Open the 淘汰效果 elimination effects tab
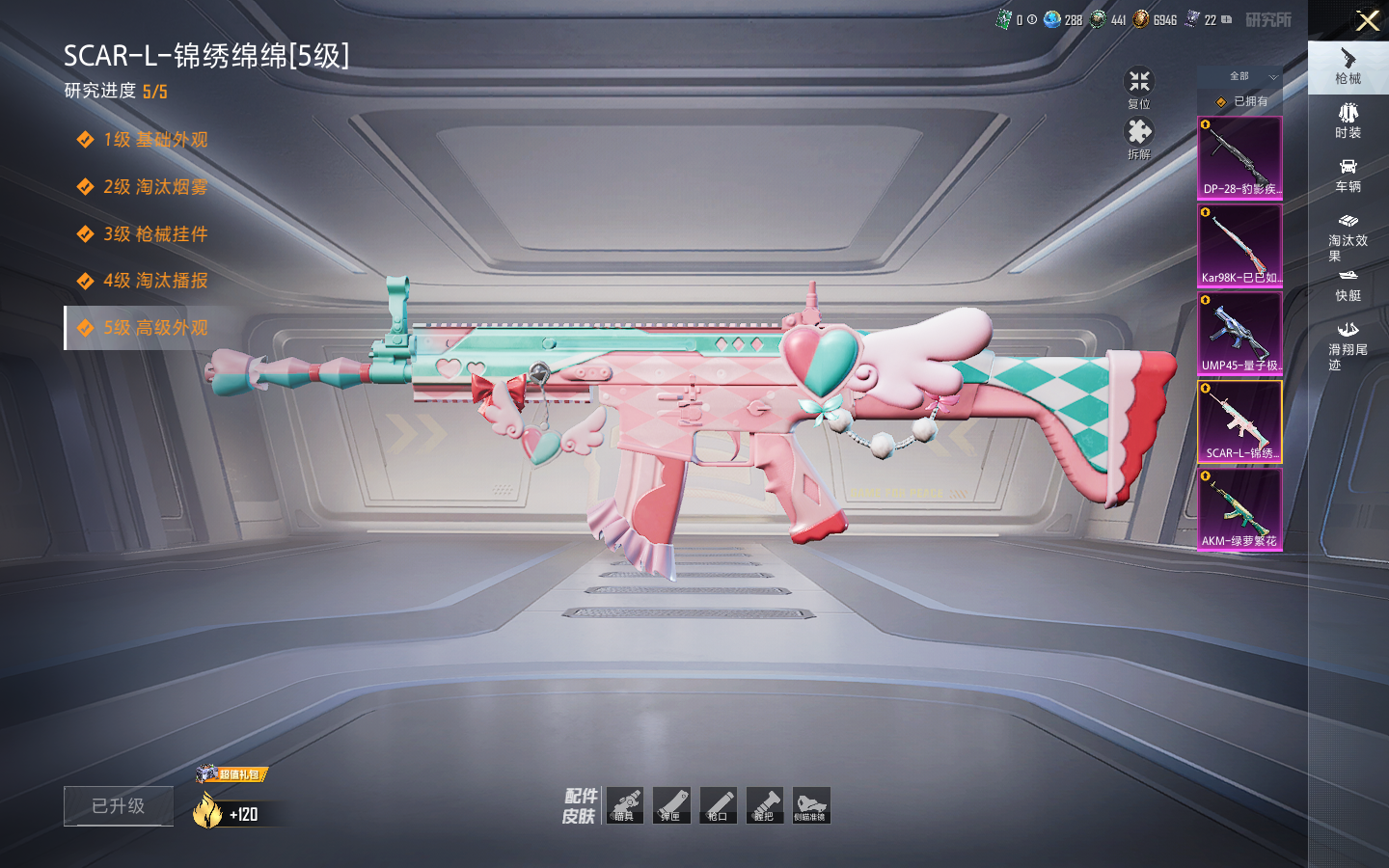This screenshot has height=868, width=1389. pyautogui.click(x=1348, y=236)
